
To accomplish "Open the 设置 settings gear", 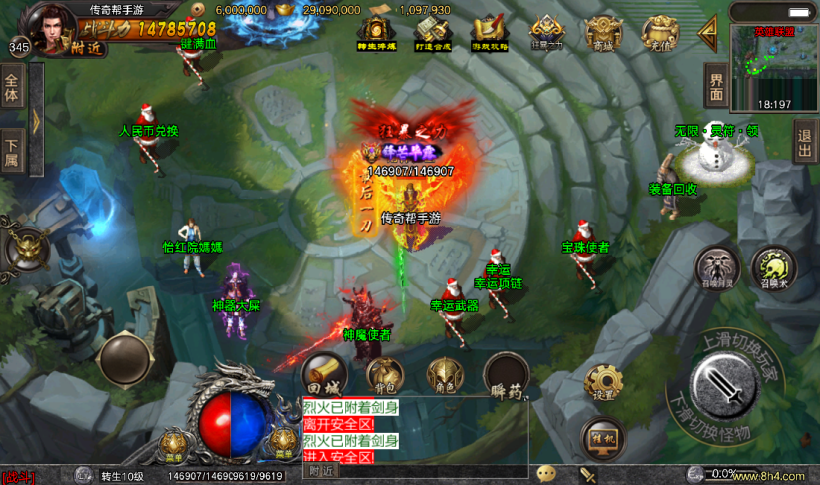I will 603,382.
